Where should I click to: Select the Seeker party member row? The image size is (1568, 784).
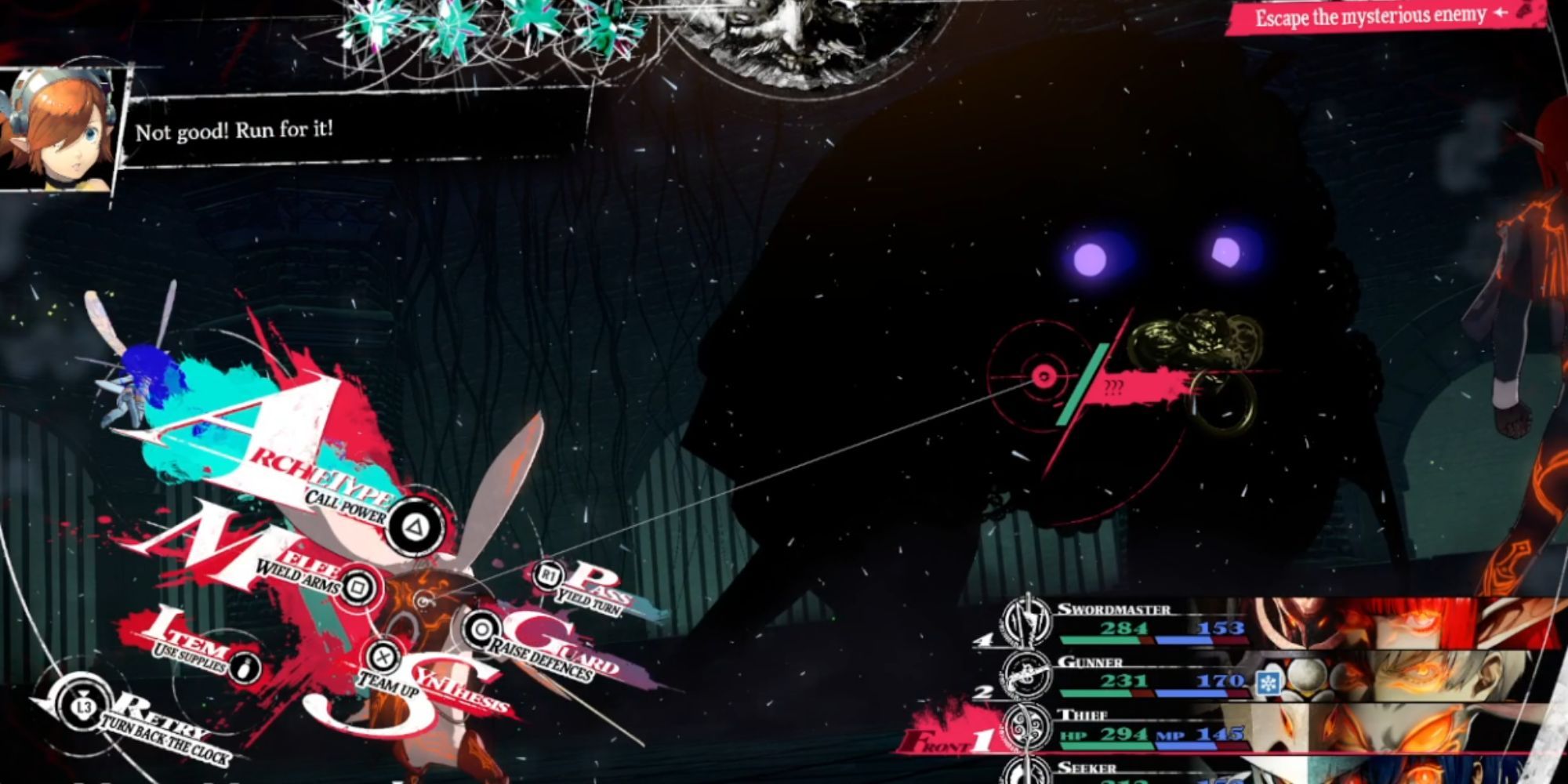coord(1137,771)
